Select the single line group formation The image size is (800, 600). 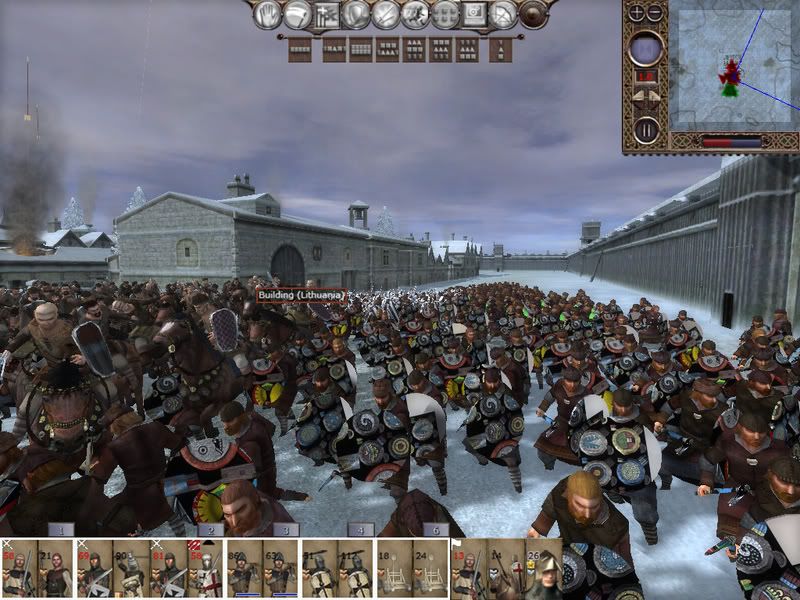click(x=299, y=48)
